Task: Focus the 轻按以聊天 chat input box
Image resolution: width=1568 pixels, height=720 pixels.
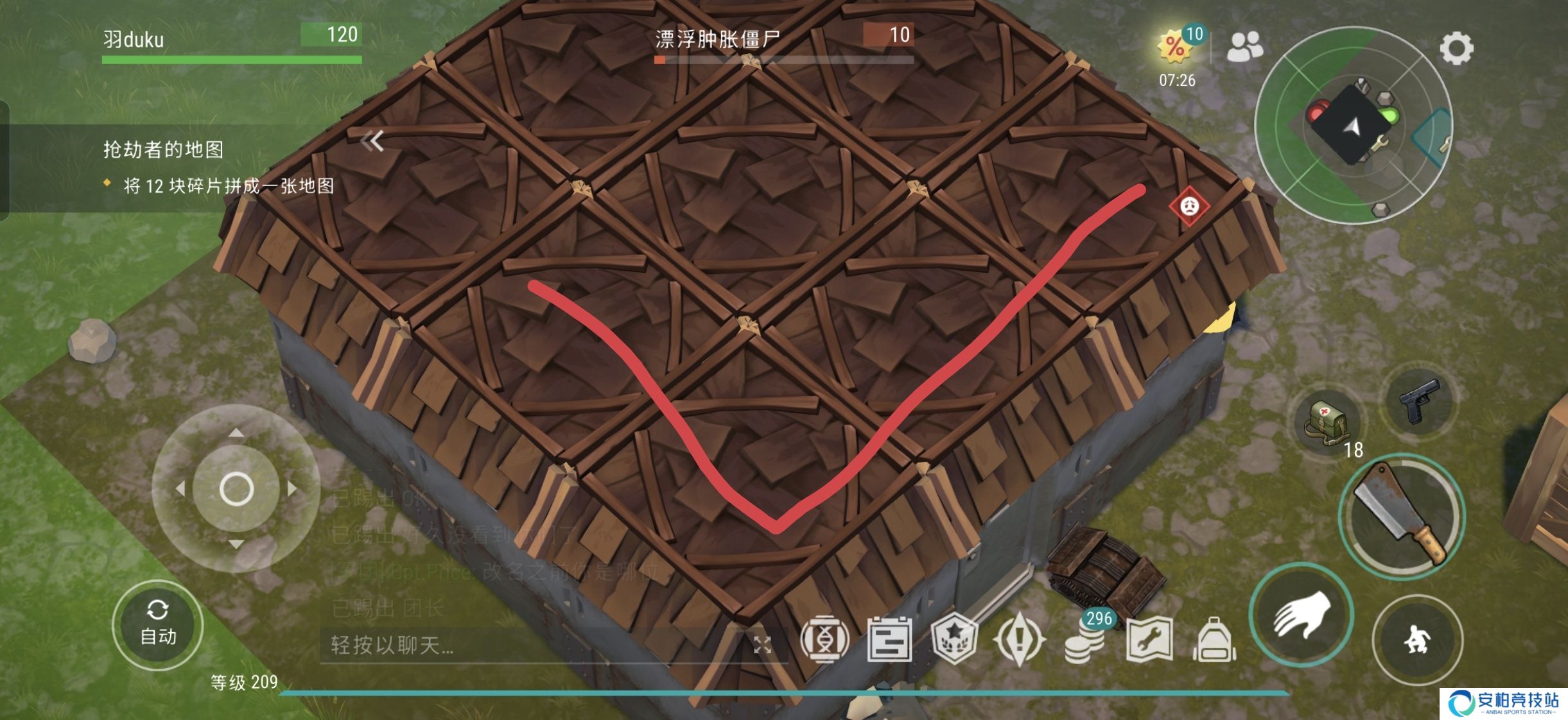Action: pyautogui.click(x=533, y=645)
